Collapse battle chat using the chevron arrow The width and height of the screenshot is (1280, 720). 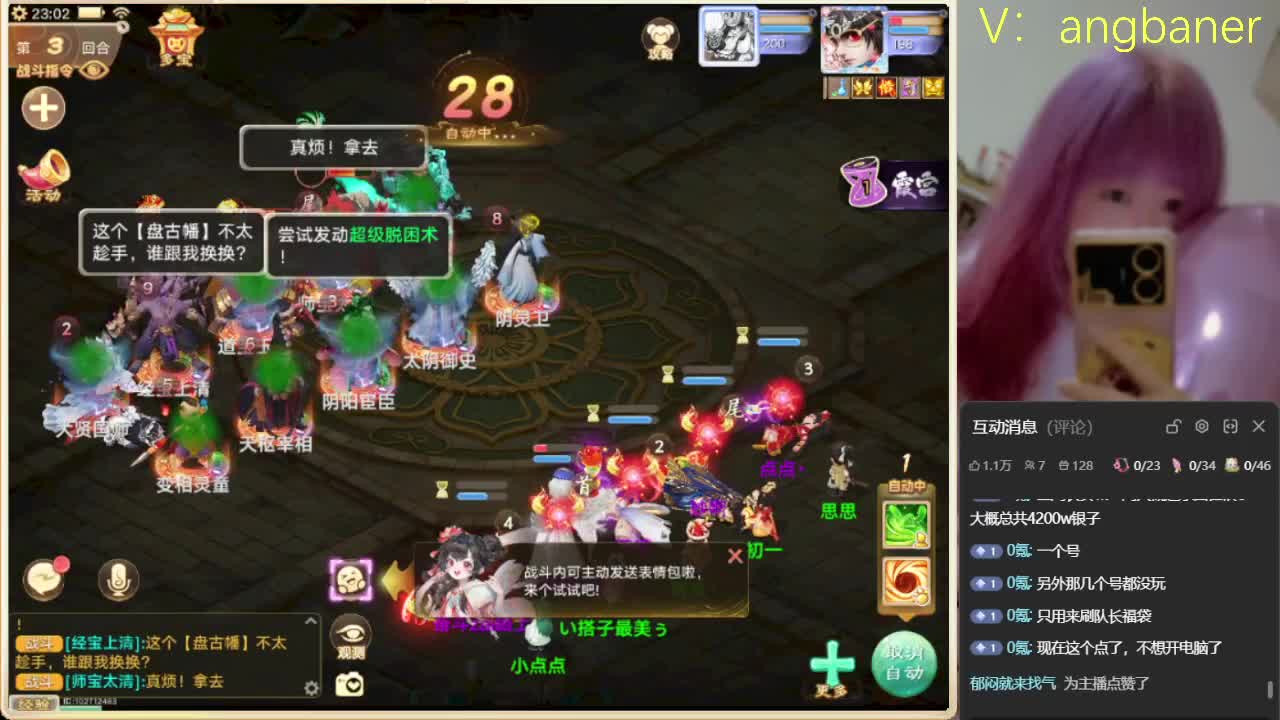point(310,620)
